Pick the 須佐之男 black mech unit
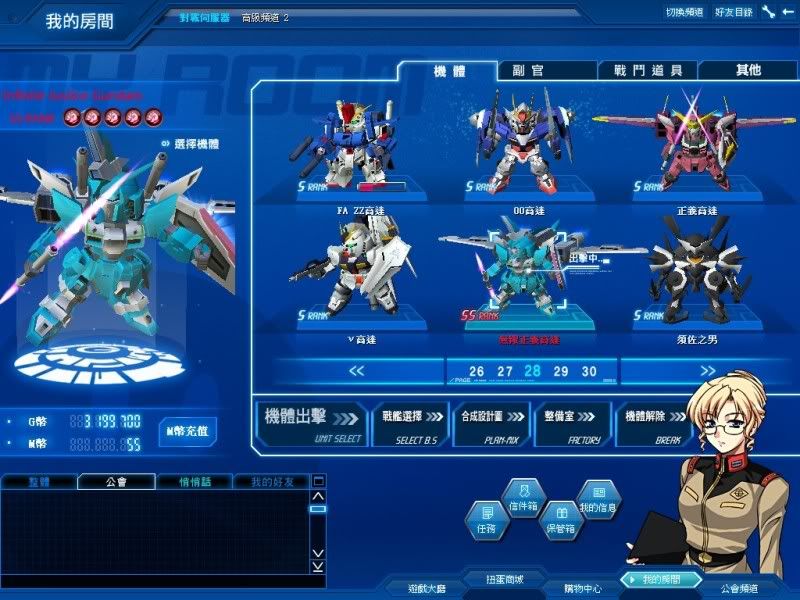Viewport: 800px width, 600px height. click(696, 280)
